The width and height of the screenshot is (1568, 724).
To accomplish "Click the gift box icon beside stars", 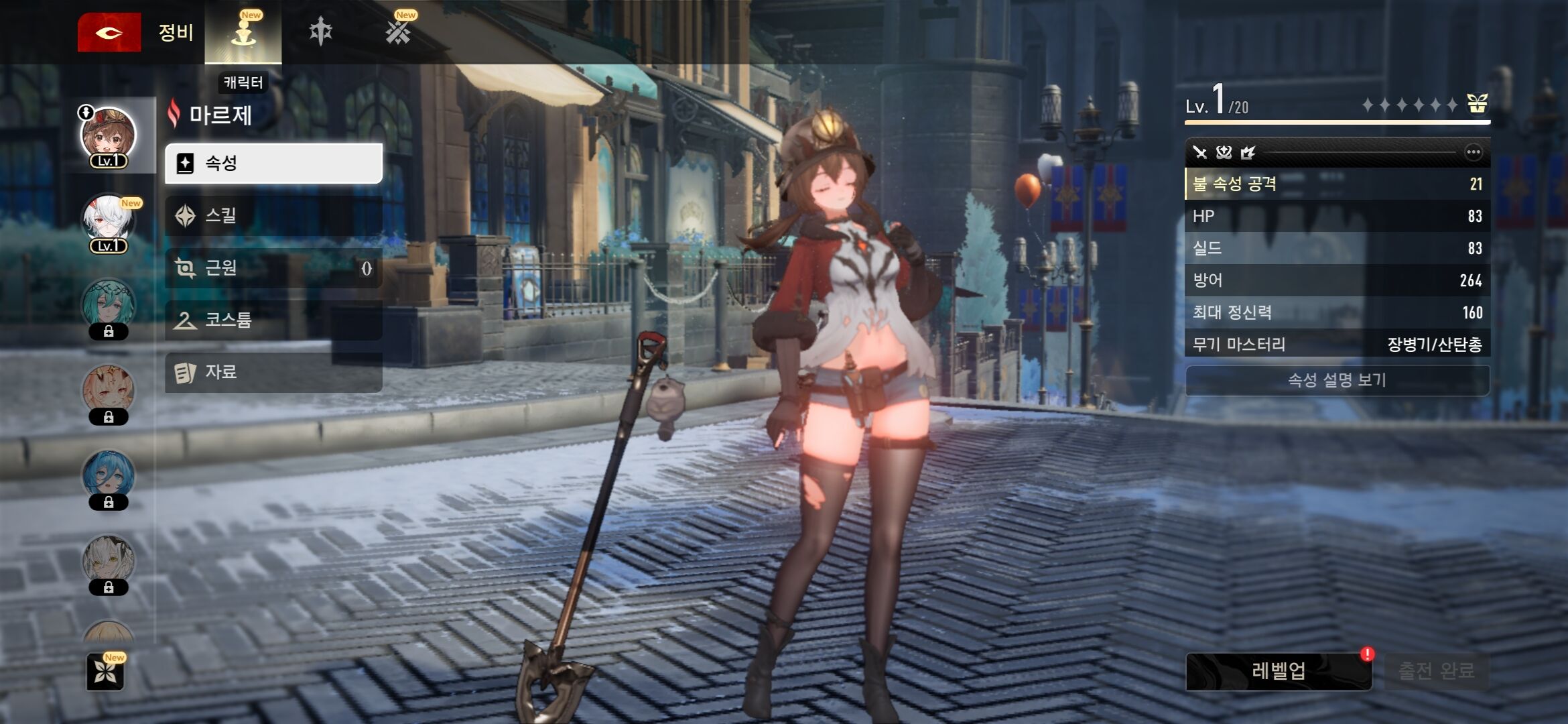I will pos(1477,104).
